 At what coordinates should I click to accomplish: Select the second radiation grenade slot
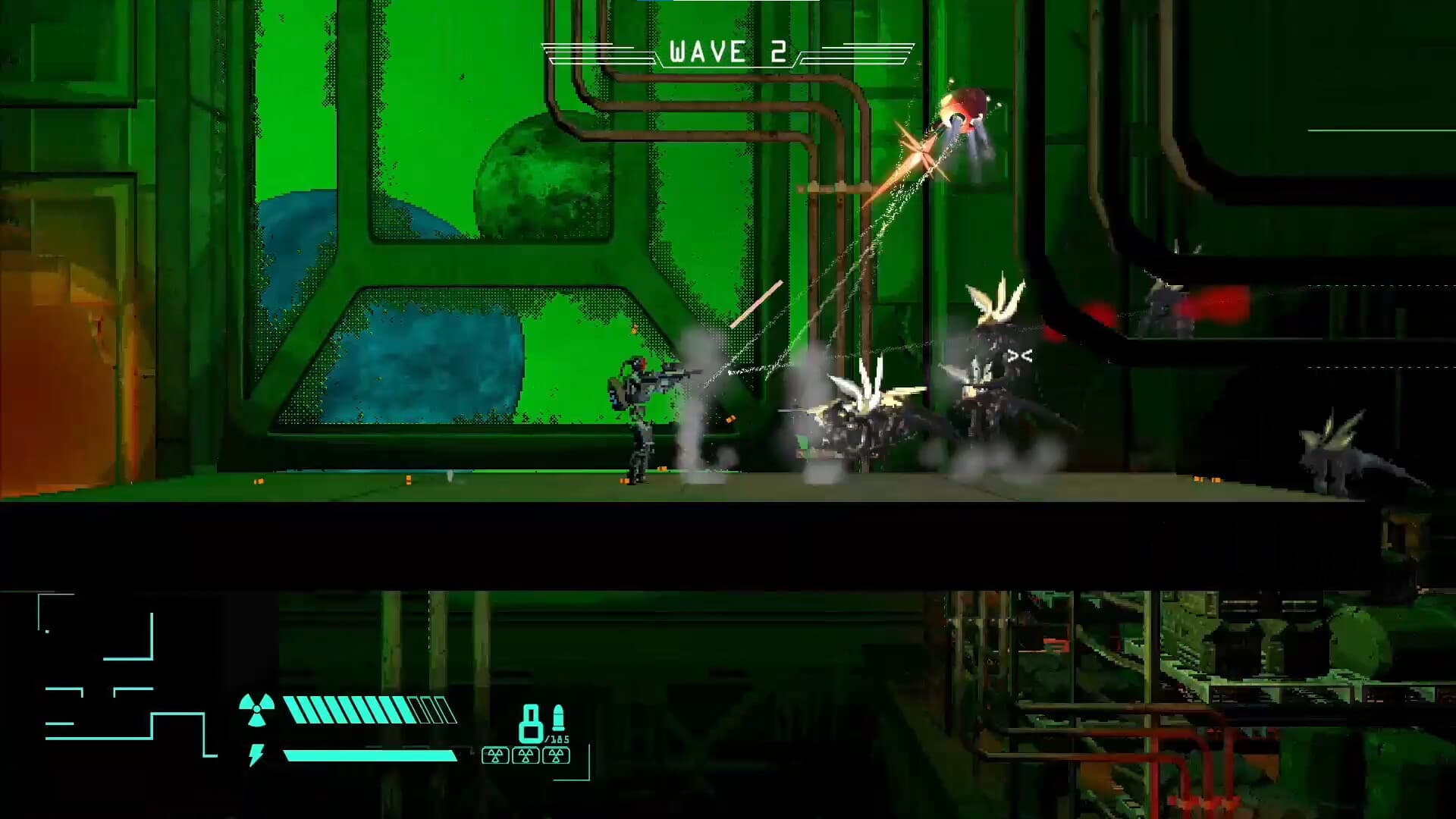(x=526, y=755)
